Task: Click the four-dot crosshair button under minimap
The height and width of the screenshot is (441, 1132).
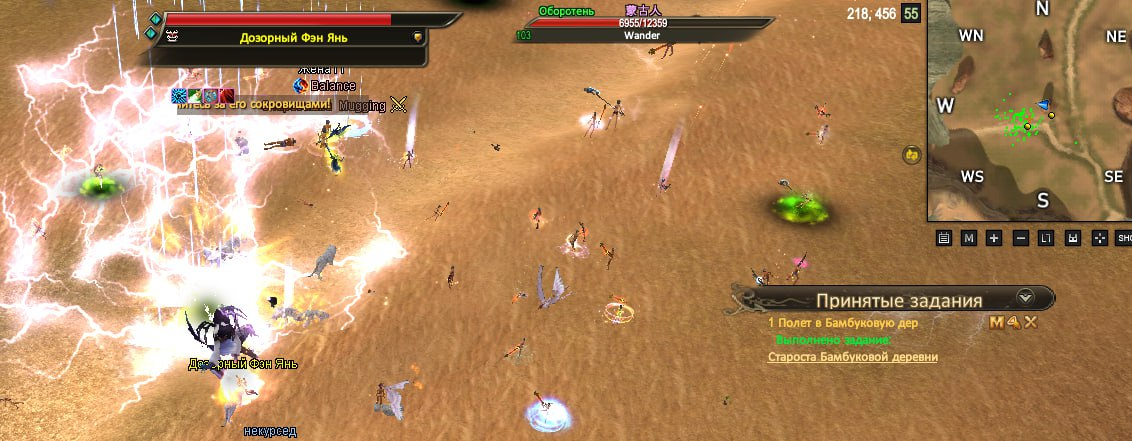Action: click(x=1098, y=238)
